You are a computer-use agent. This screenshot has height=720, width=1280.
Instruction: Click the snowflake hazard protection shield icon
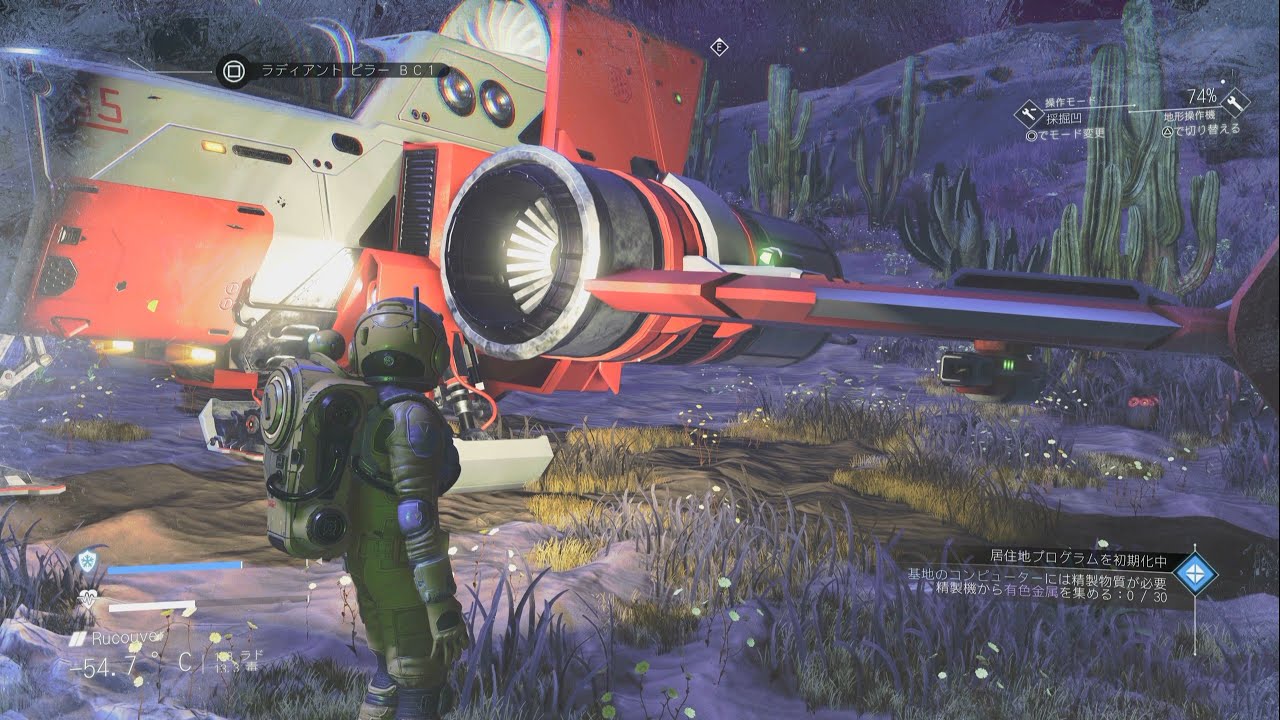[88, 559]
